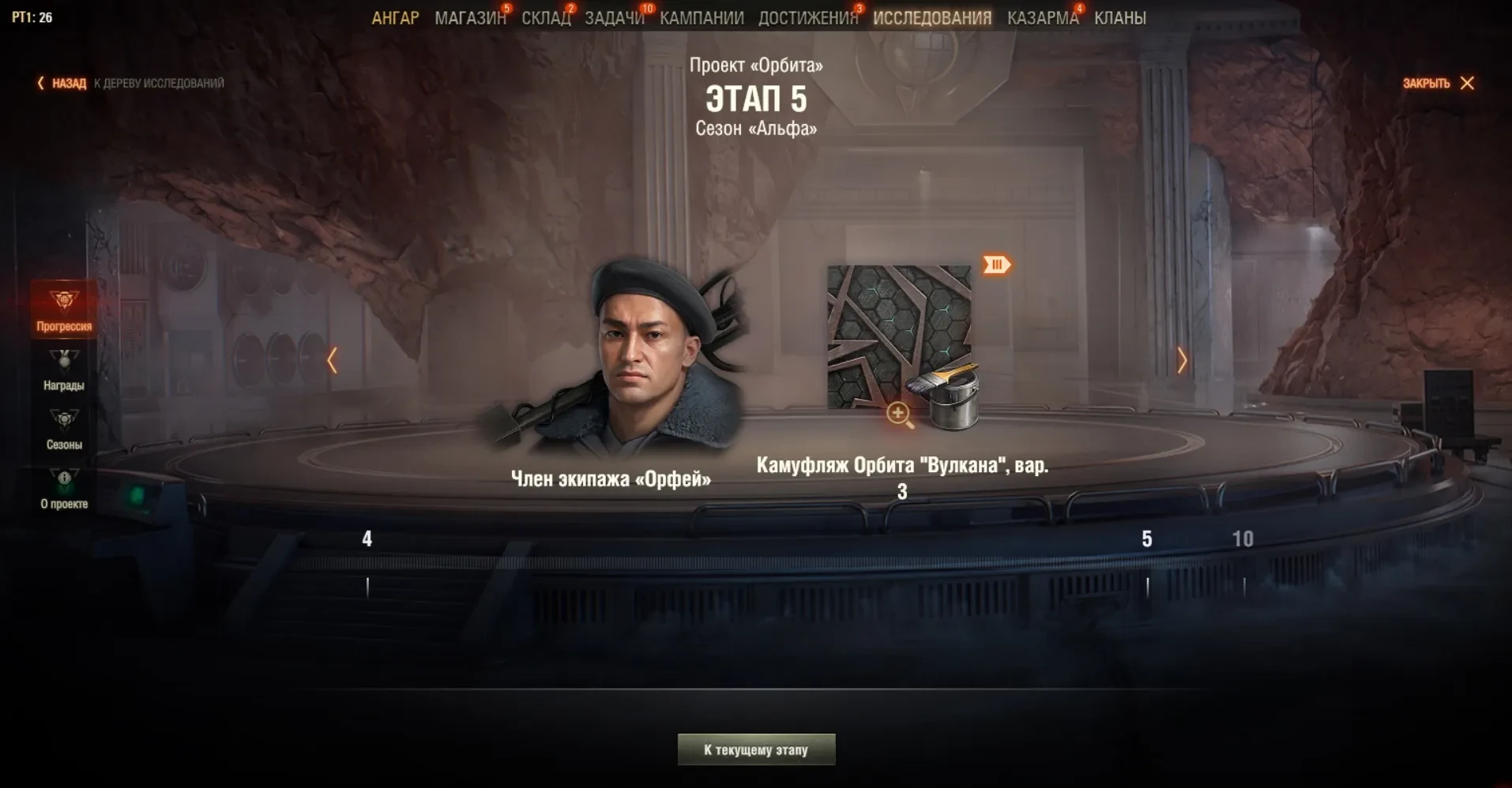Image resolution: width=1512 pixels, height=788 pixels.
Task: Open the Склад tab
Action: pyautogui.click(x=546, y=18)
